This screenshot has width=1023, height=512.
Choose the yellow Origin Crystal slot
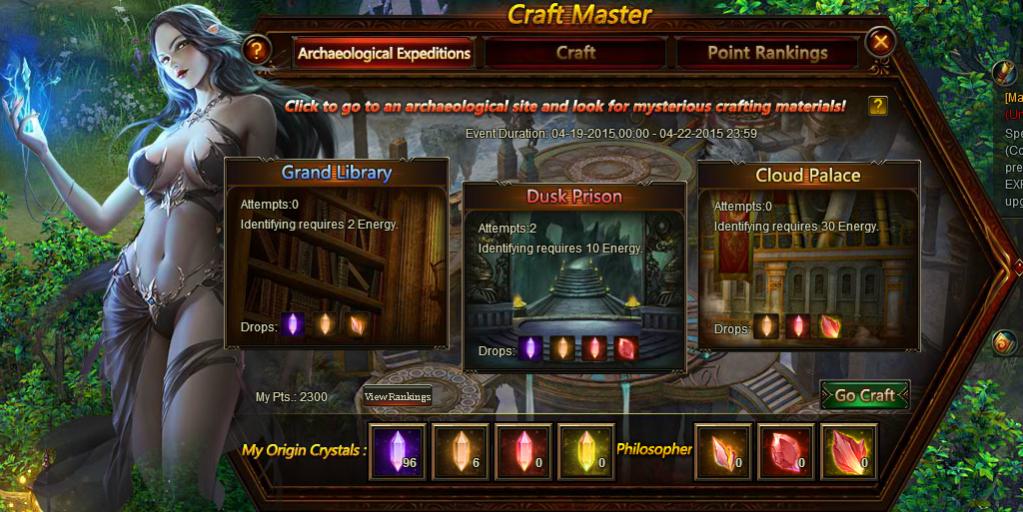[x=586, y=451]
